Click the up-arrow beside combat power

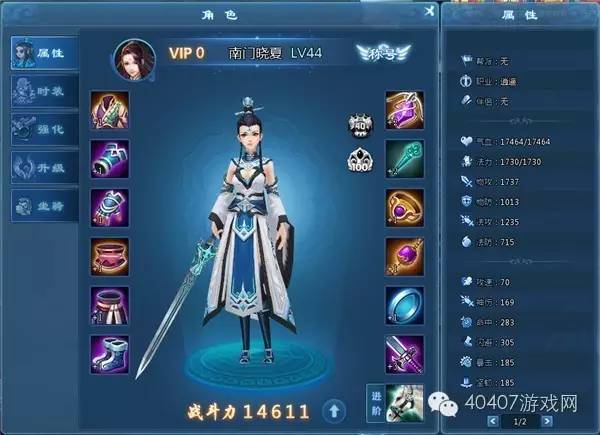(336, 410)
